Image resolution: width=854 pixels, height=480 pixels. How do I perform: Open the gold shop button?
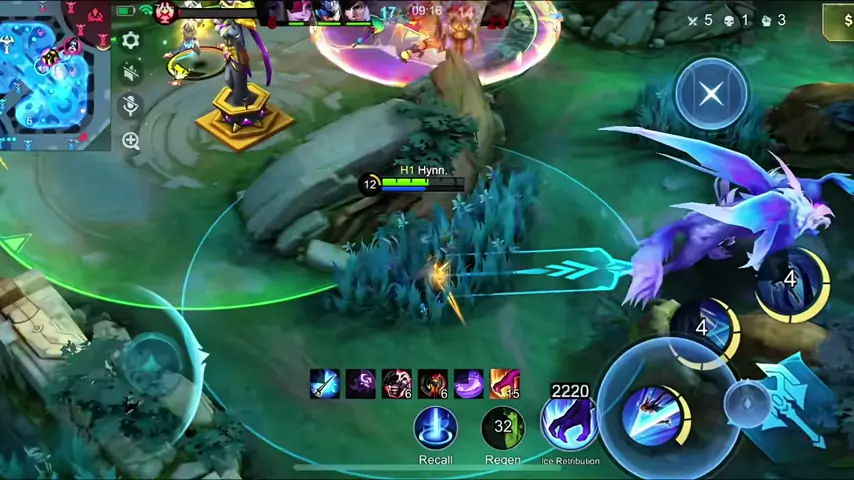click(838, 19)
